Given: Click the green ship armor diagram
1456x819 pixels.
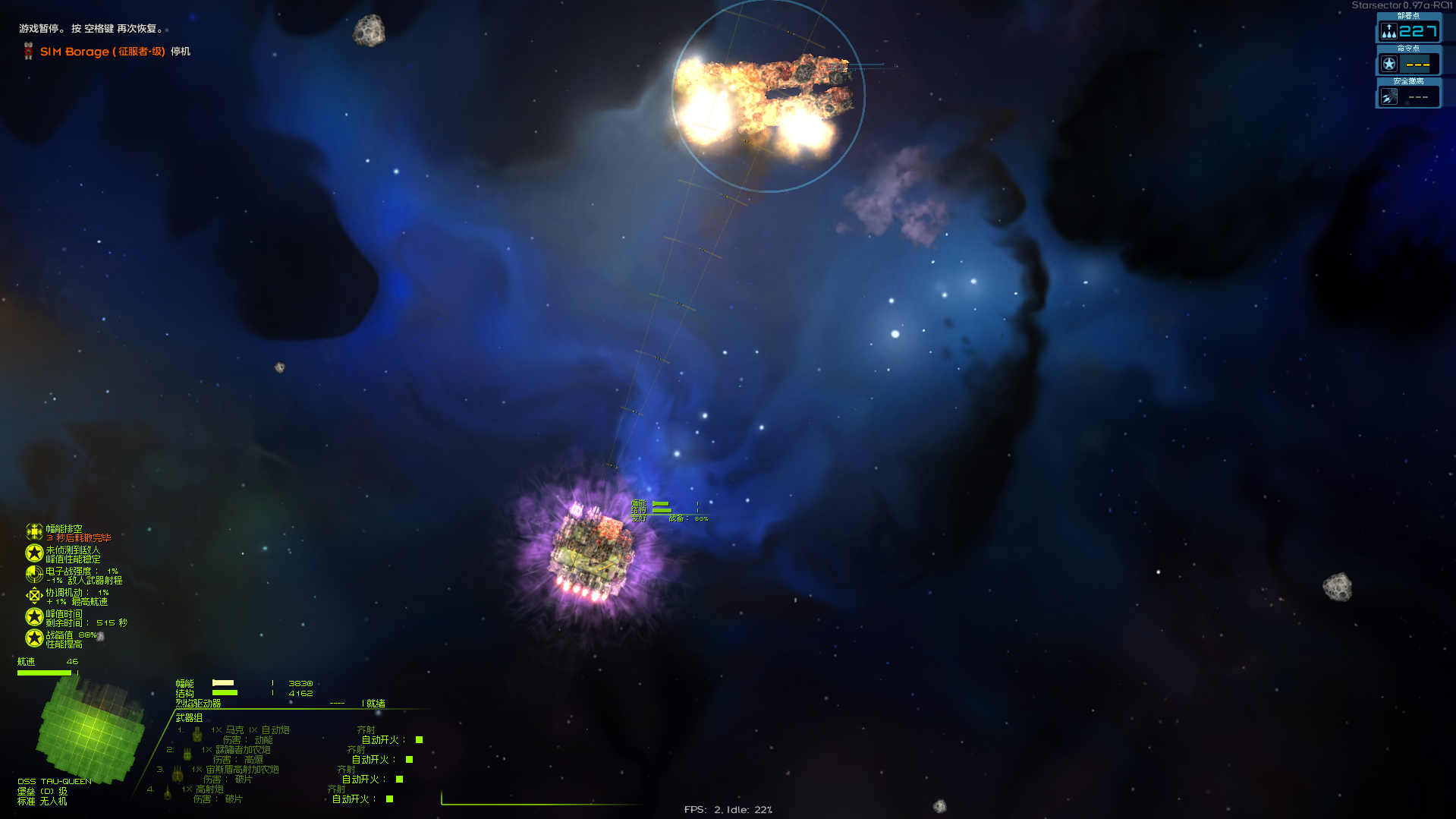Looking at the screenshot, I should [90, 729].
